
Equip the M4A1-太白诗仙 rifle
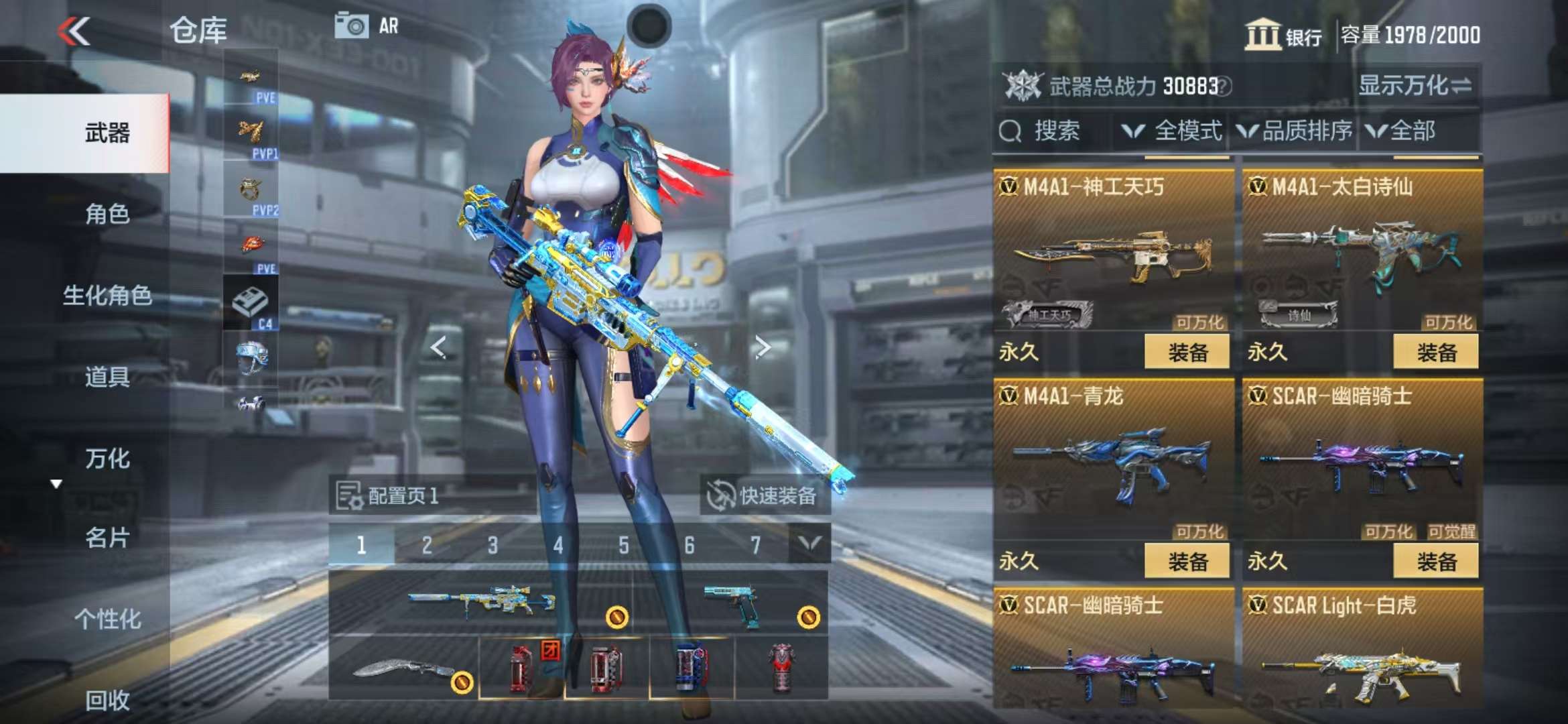coord(1436,352)
